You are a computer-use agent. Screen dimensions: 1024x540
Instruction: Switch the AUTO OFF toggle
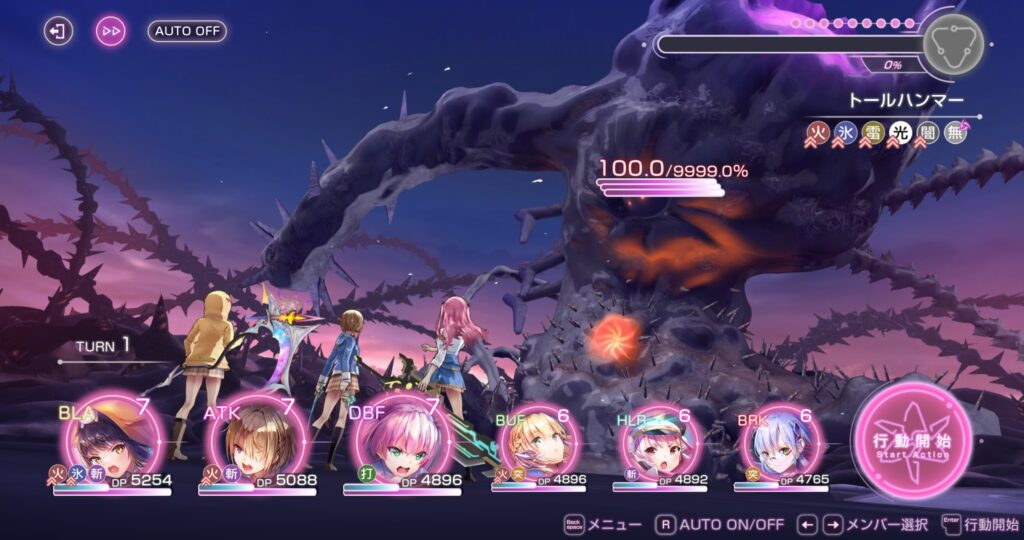[187, 31]
